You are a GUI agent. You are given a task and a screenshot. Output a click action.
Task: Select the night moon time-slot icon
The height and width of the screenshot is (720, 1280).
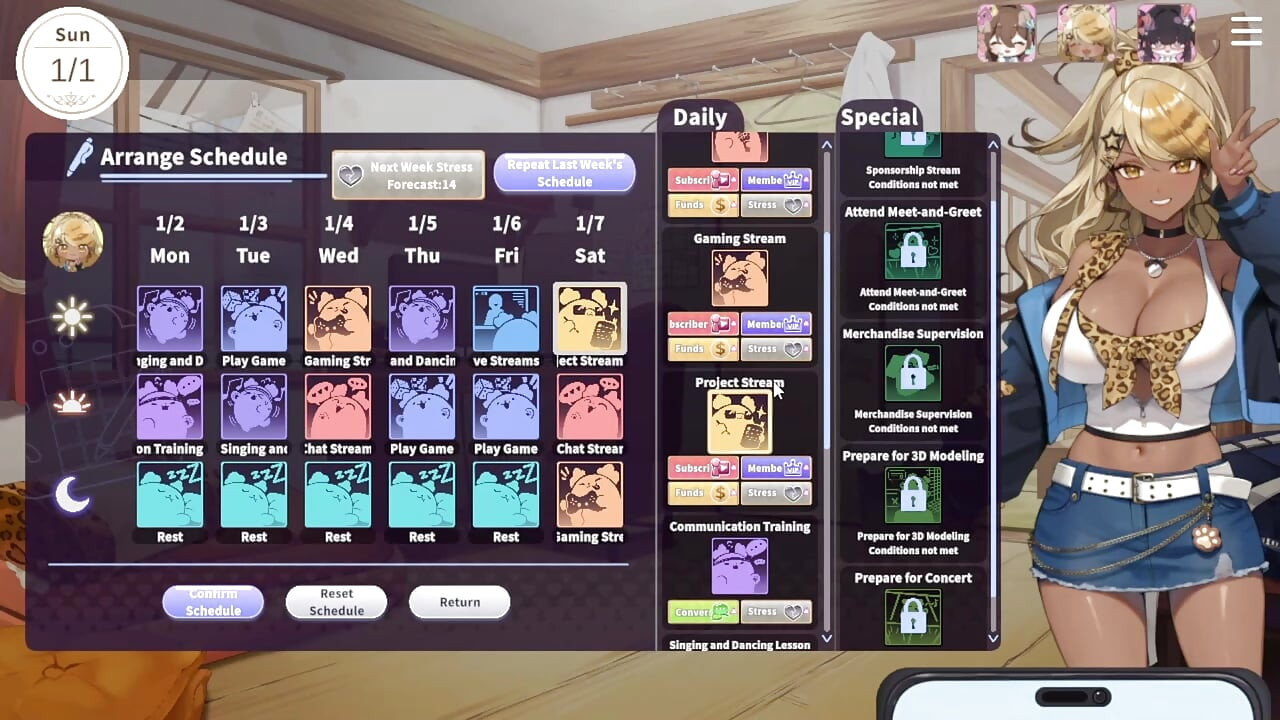71,492
